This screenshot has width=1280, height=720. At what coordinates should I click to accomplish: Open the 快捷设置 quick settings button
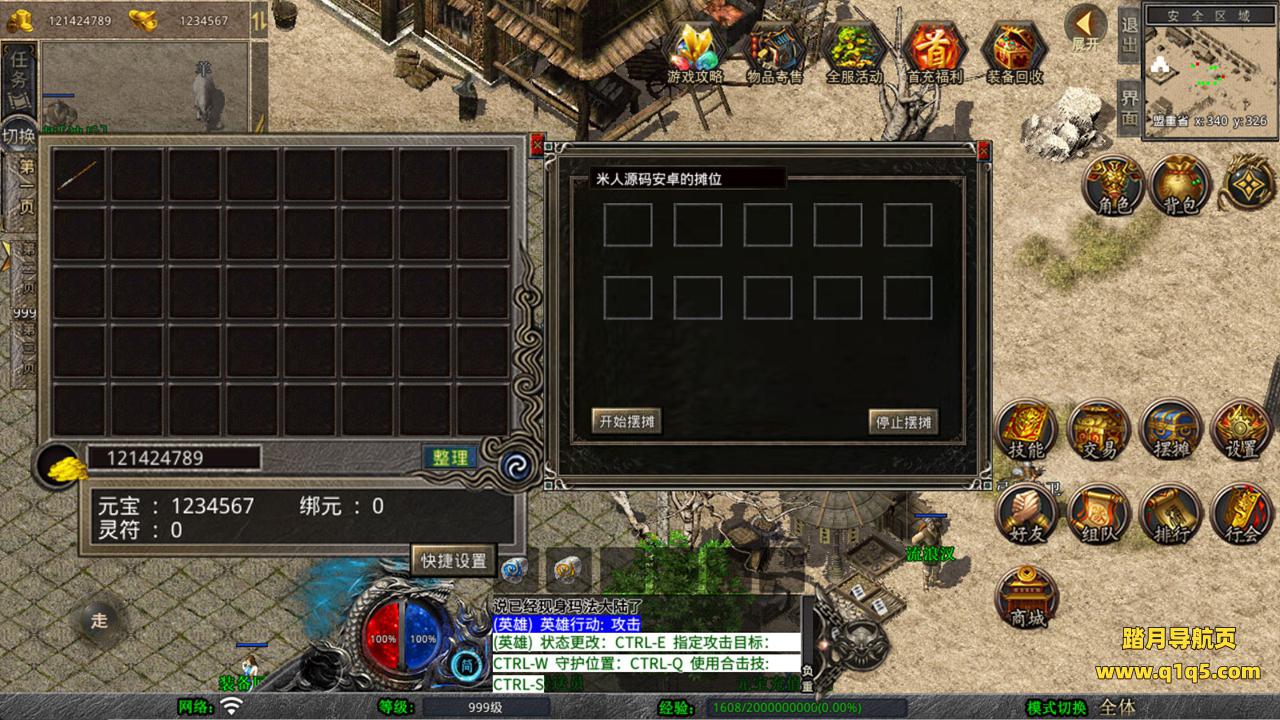(453, 560)
